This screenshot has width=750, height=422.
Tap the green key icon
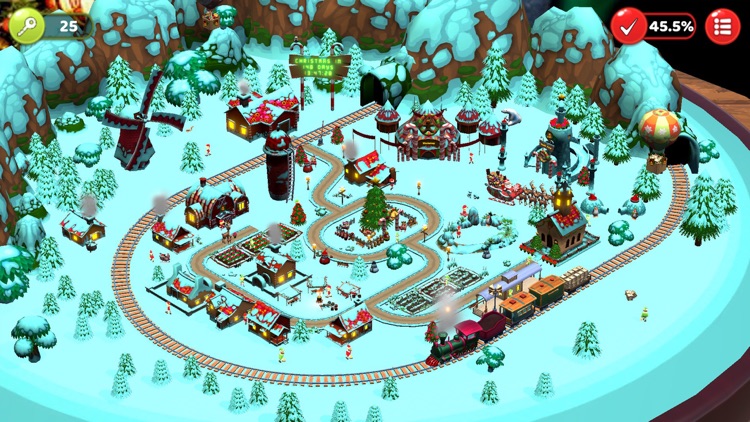click(x=27, y=26)
